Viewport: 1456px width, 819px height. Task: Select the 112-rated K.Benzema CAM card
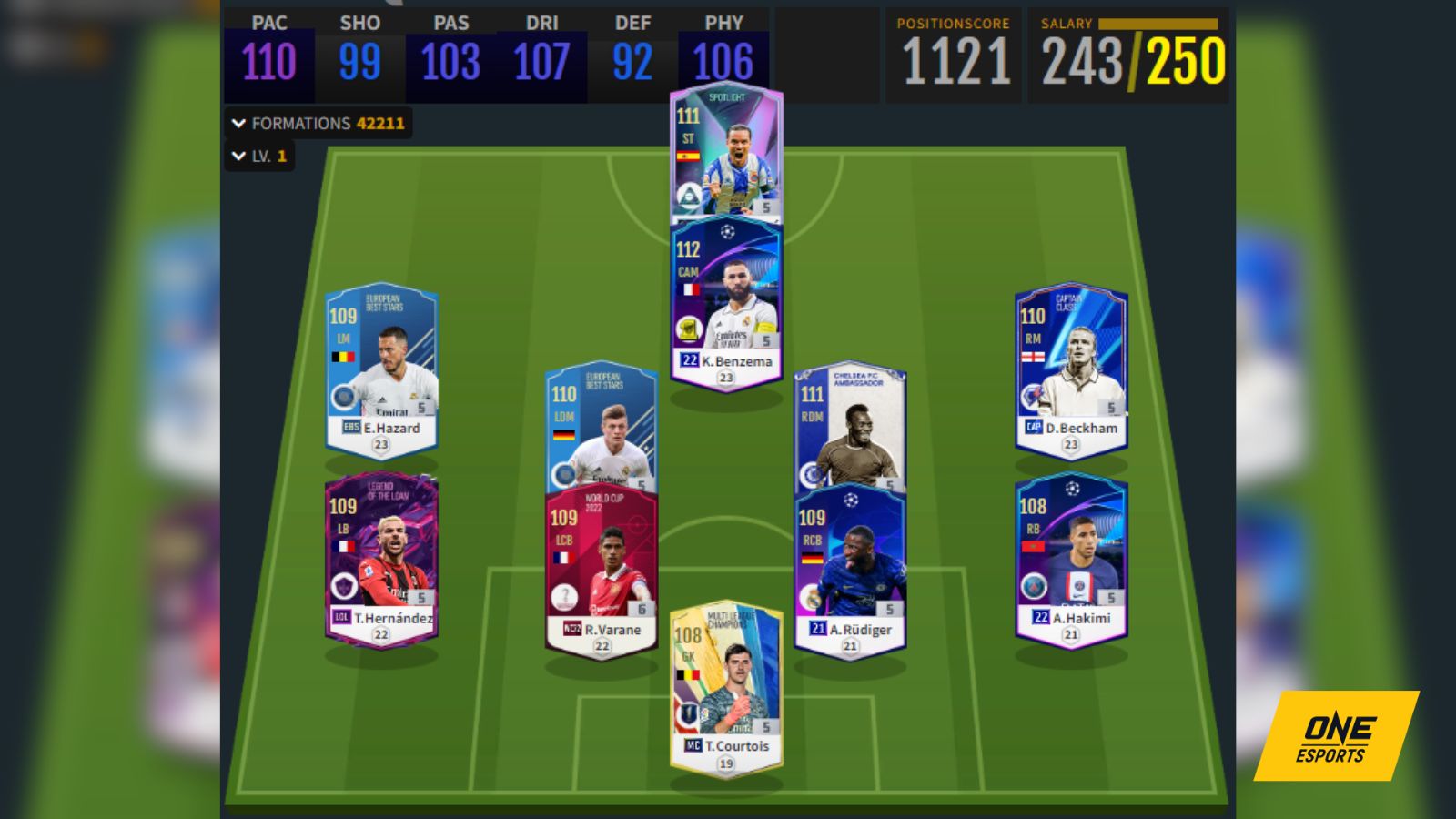click(725, 300)
